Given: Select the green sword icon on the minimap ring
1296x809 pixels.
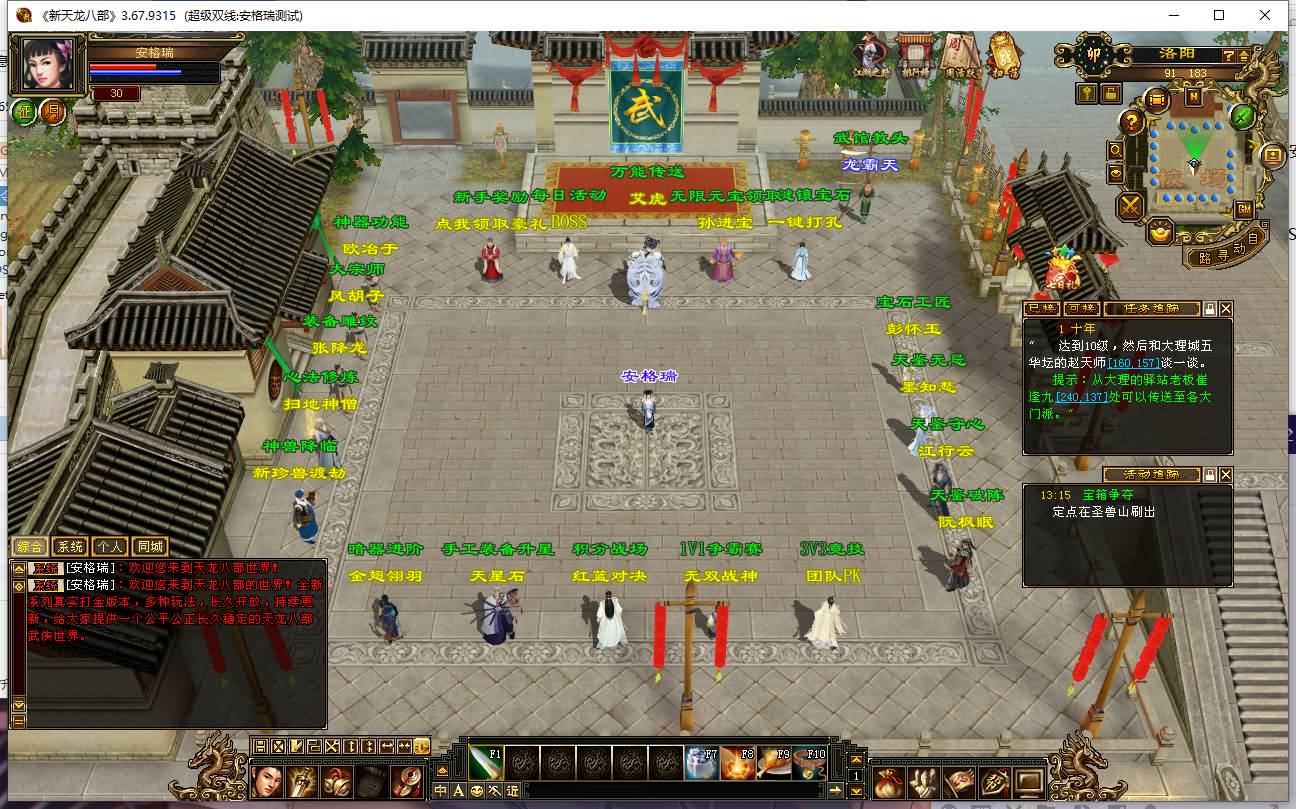Looking at the screenshot, I should click(x=1243, y=117).
